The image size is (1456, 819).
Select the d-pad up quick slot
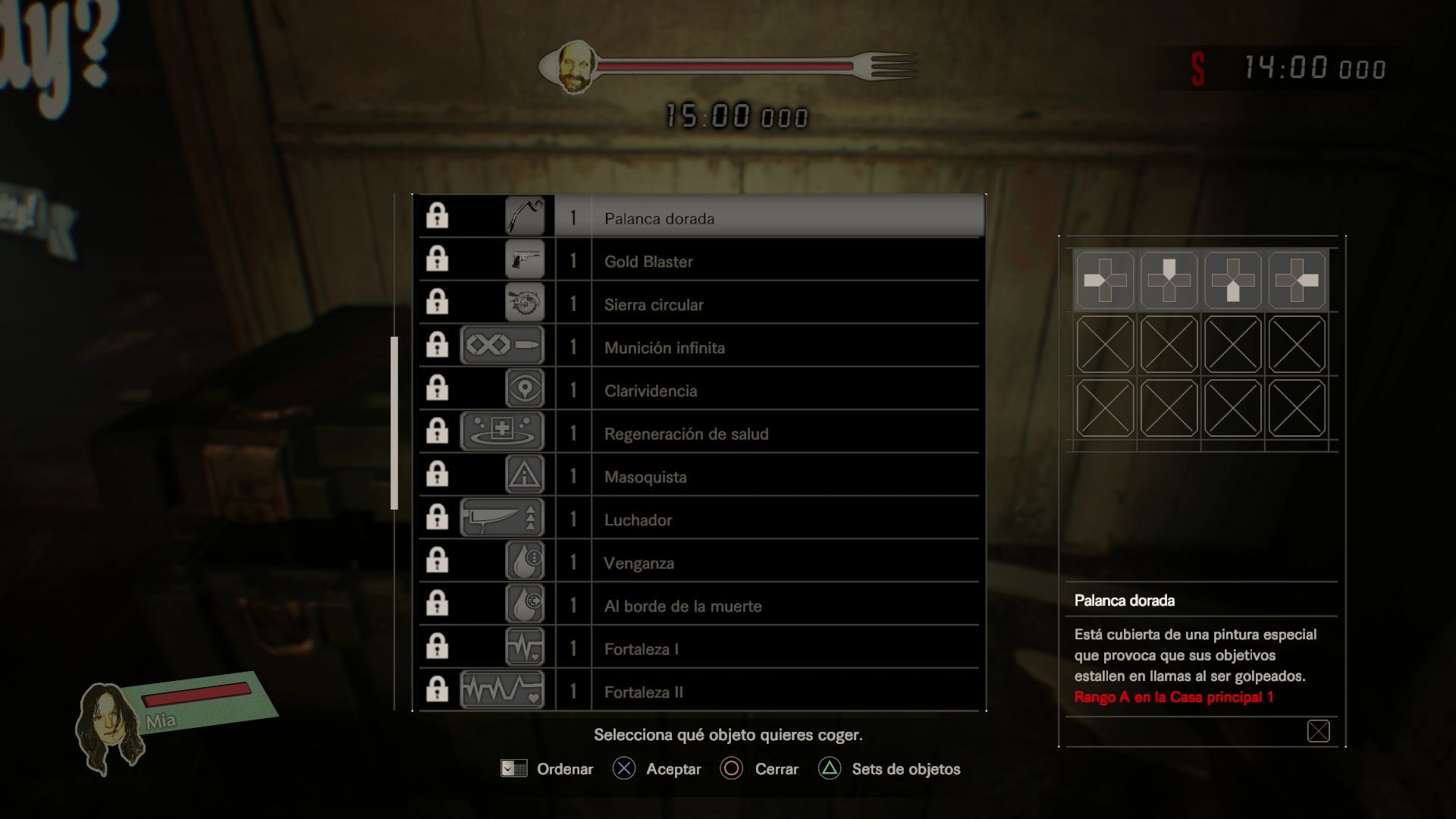click(x=1169, y=281)
